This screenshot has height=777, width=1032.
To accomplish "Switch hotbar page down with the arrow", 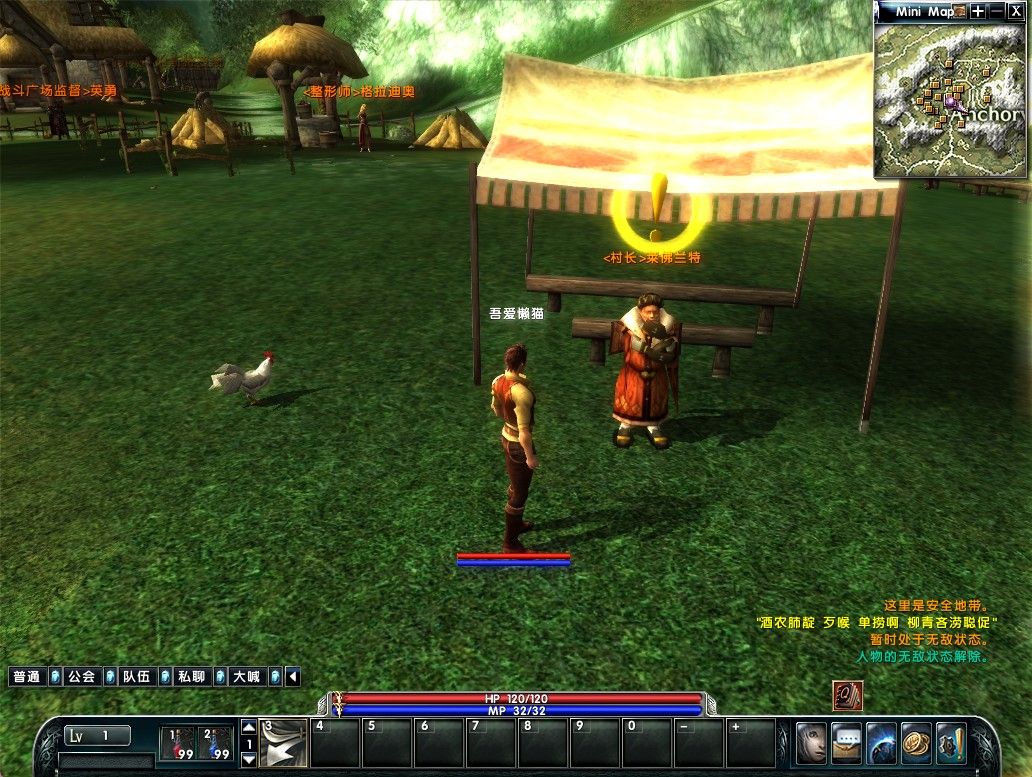I will tap(249, 760).
